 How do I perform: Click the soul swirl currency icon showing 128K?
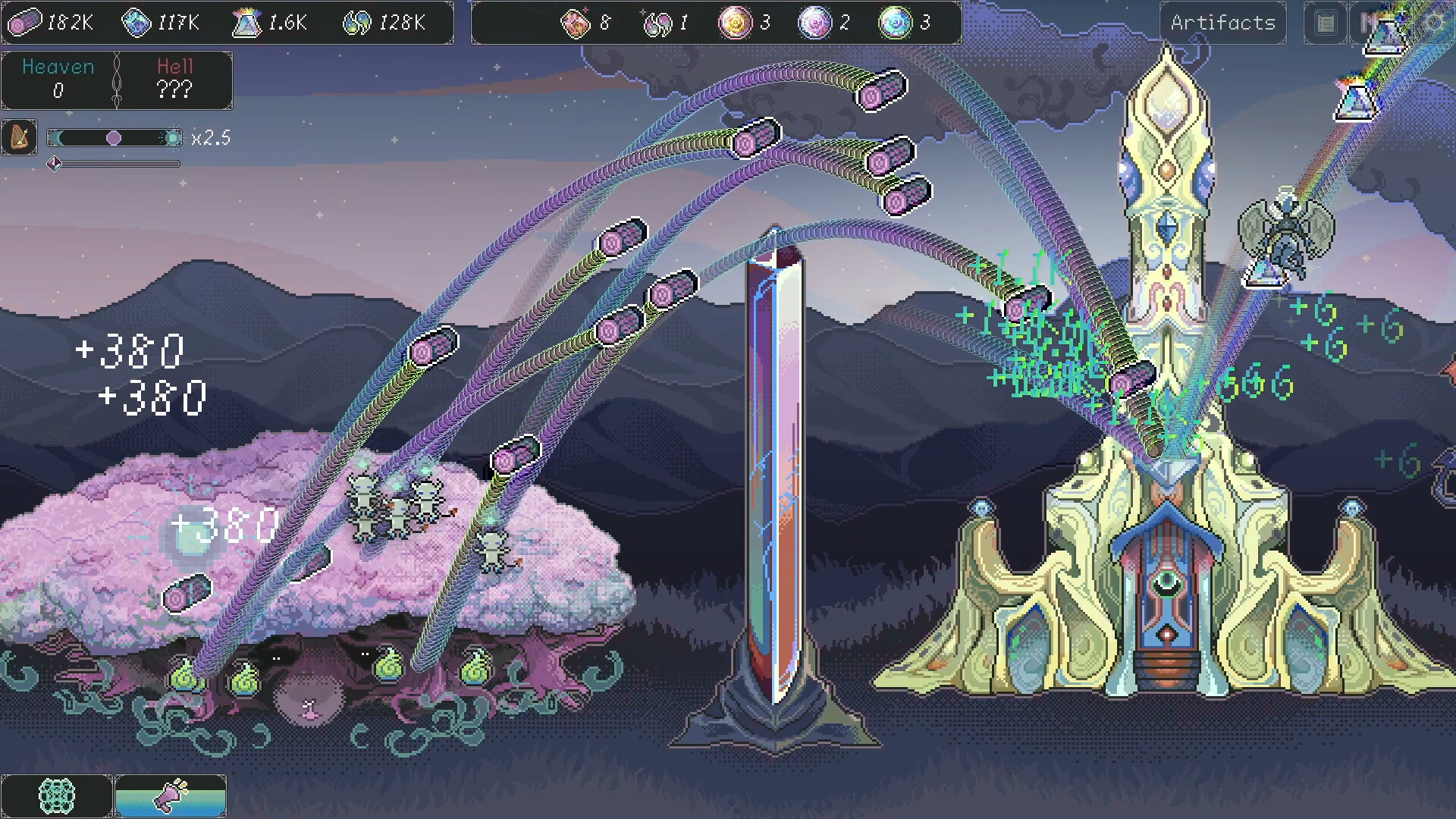(x=356, y=22)
